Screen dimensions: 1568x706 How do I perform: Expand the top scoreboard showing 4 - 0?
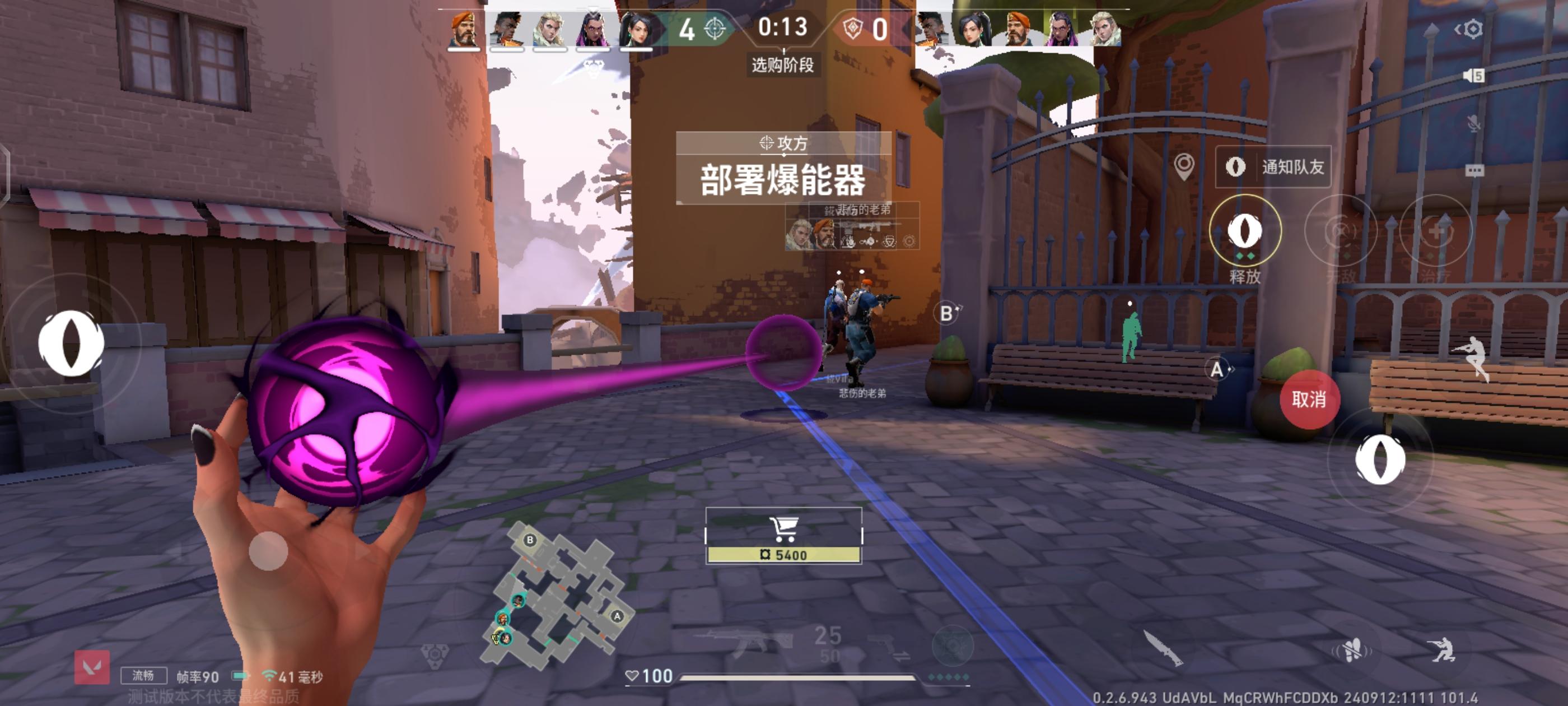pos(784,27)
